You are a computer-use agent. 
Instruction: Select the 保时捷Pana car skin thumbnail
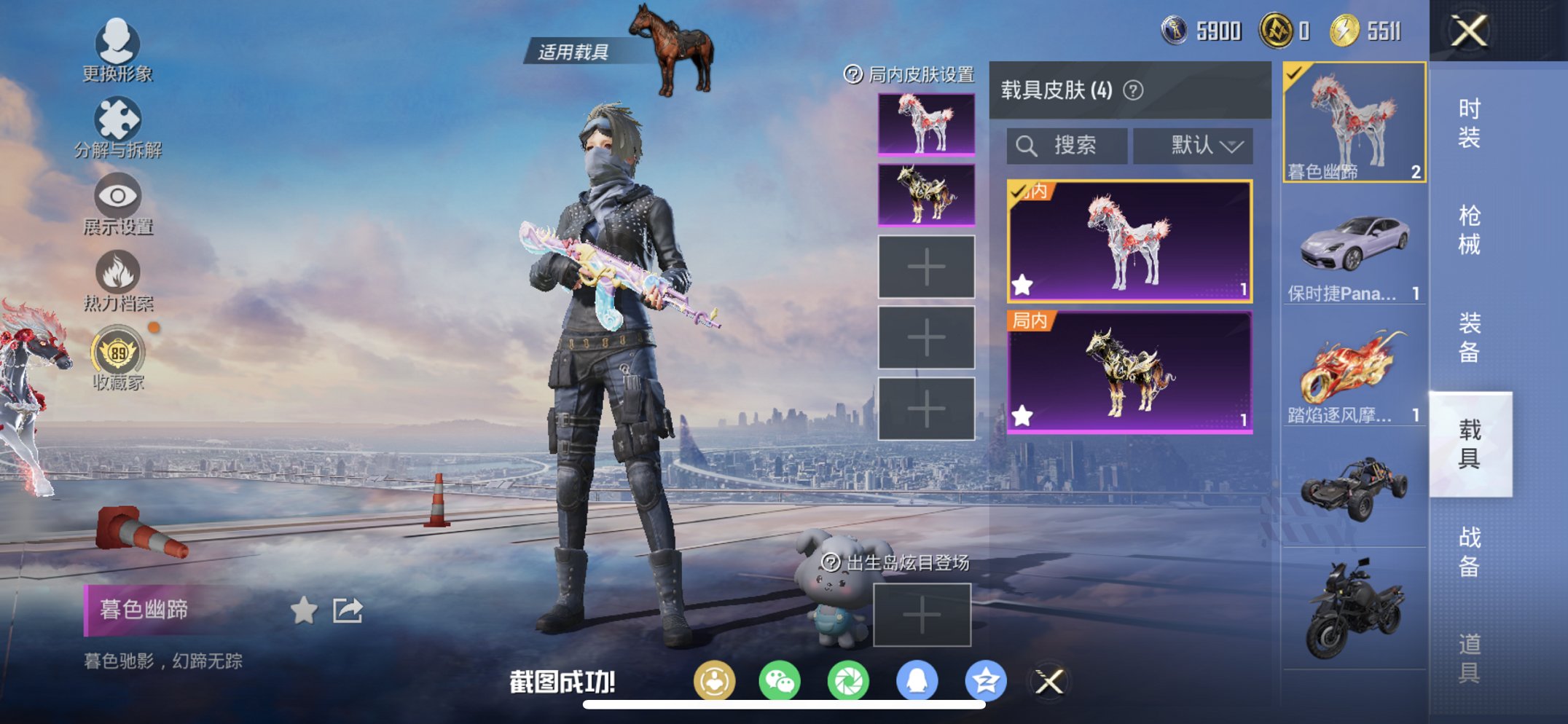1353,245
